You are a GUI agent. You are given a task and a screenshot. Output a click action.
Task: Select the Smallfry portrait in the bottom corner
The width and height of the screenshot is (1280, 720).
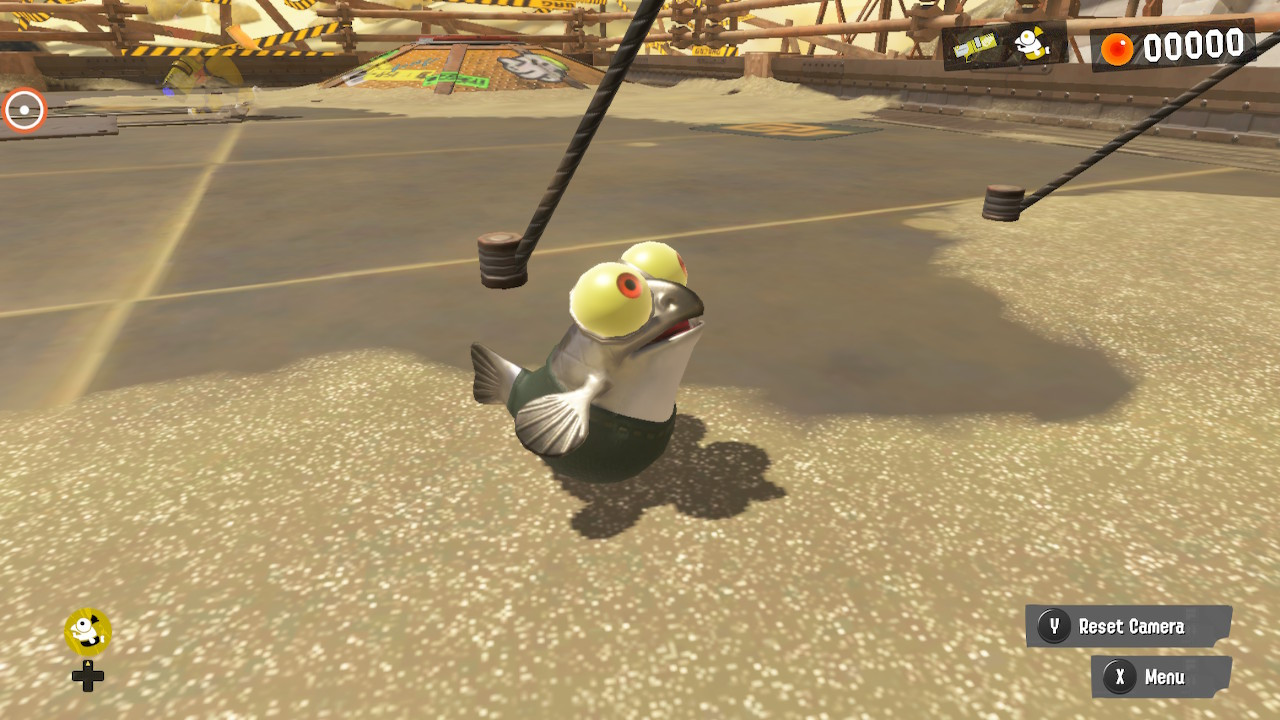85,634
